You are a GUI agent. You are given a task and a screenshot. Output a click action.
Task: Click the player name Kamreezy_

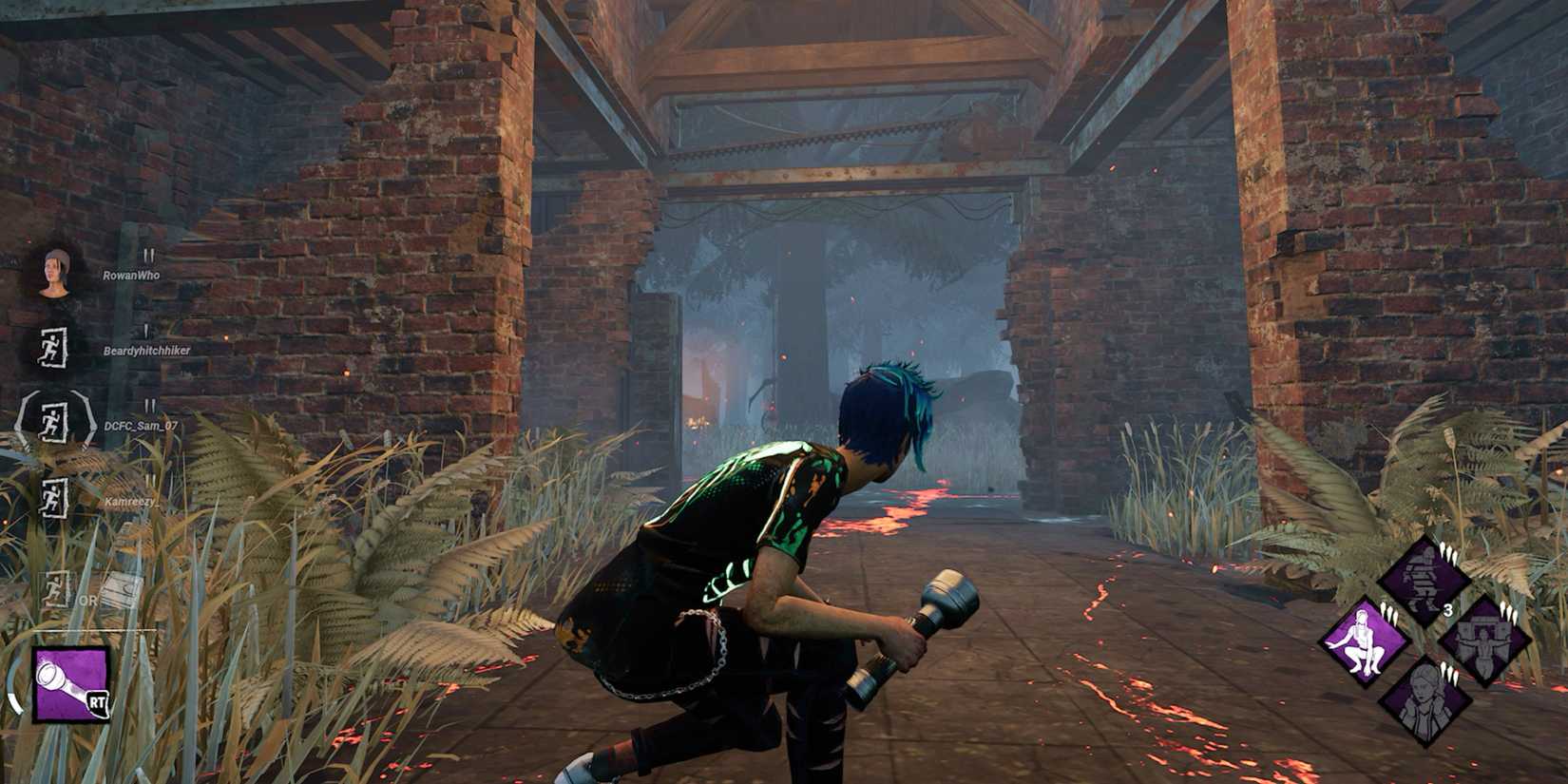click(130, 501)
